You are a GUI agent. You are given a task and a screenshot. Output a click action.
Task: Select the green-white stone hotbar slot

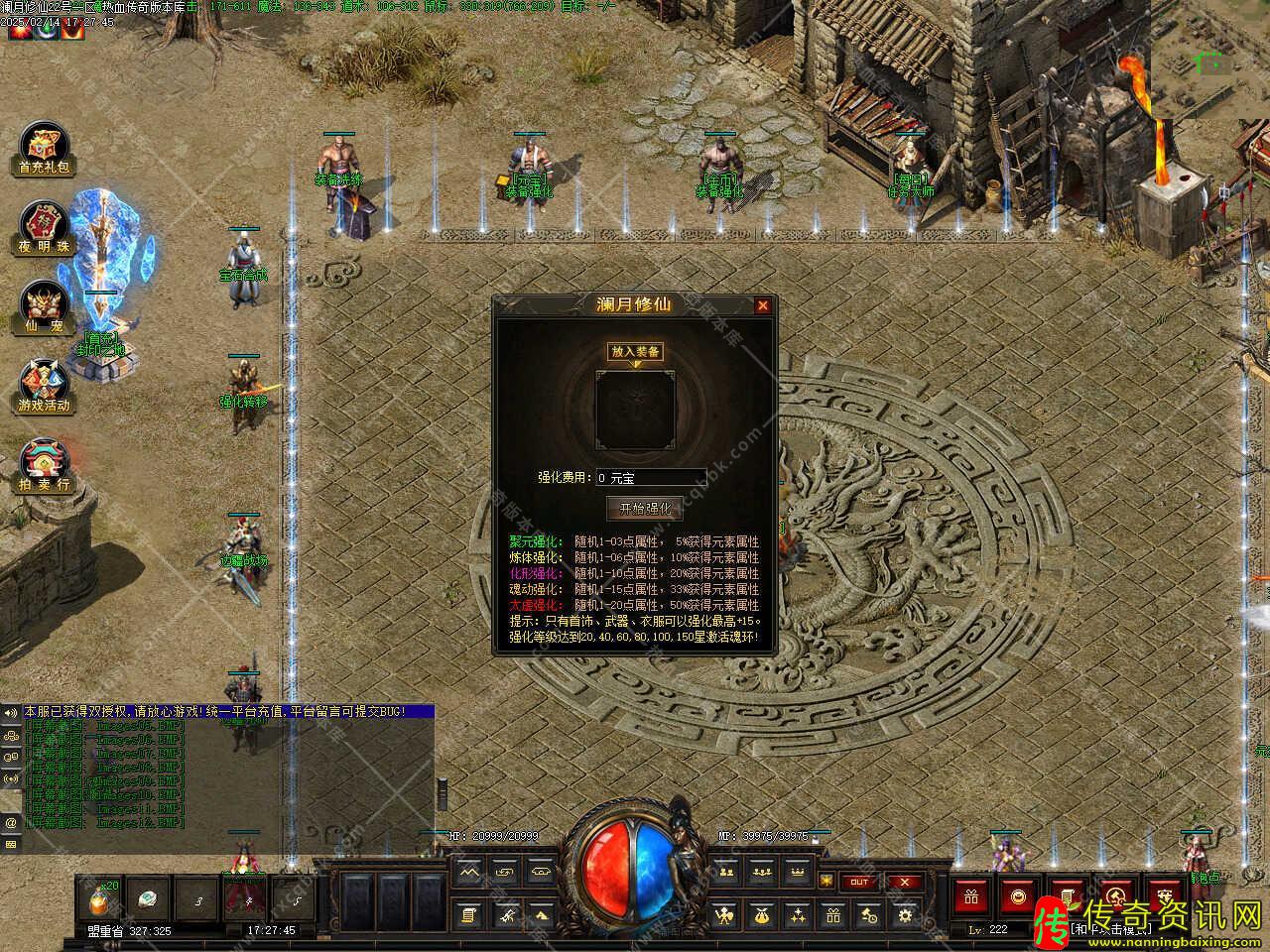pyautogui.click(x=150, y=899)
